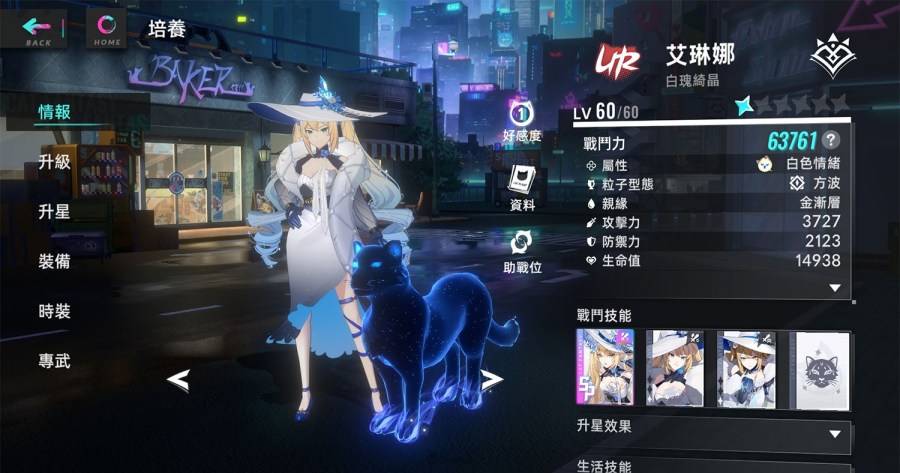The image size is (900, 473).
Task: Return to the HOME screen
Action: [x=107, y=28]
